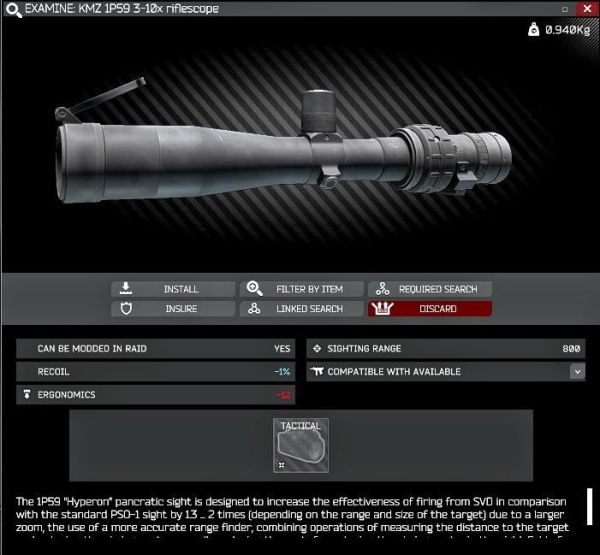
Task: Maximize the examine window
Action: [x=566, y=9]
